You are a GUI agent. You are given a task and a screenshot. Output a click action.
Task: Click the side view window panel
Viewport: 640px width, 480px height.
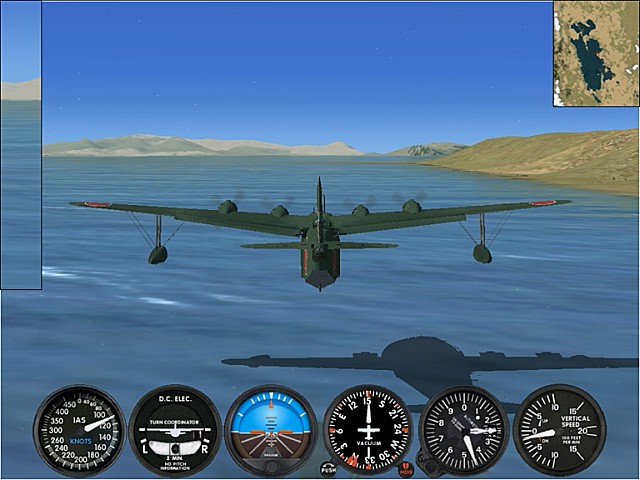click(x=21, y=145)
